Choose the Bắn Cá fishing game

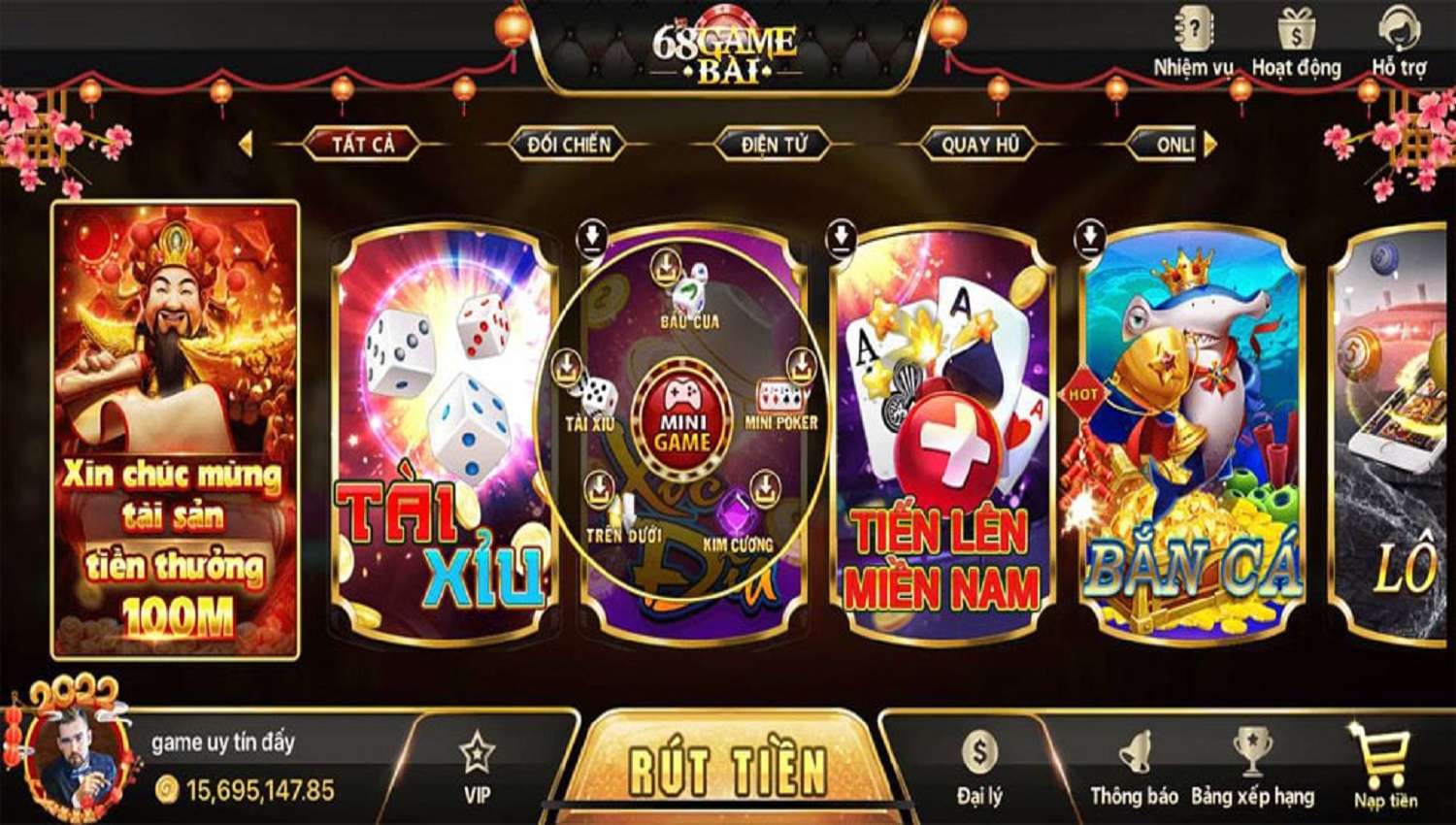coord(1191,435)
